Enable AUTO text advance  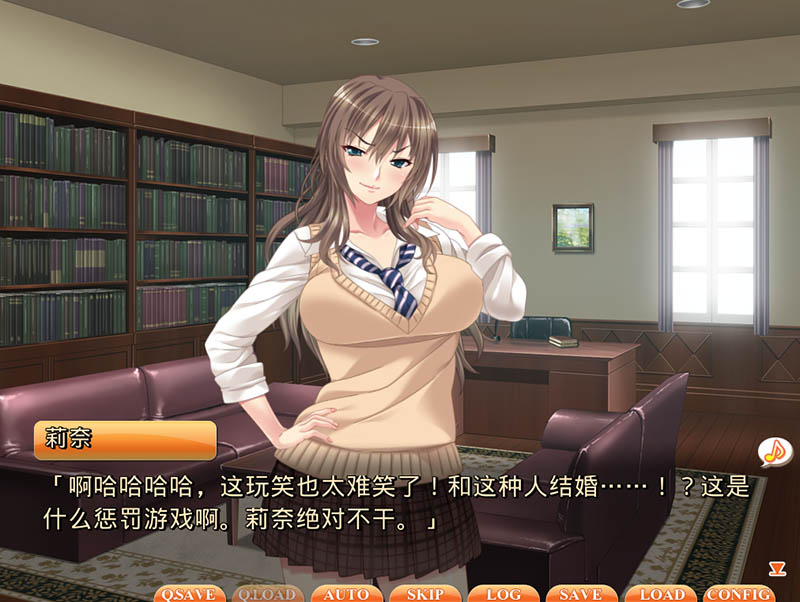coord(346,594)
